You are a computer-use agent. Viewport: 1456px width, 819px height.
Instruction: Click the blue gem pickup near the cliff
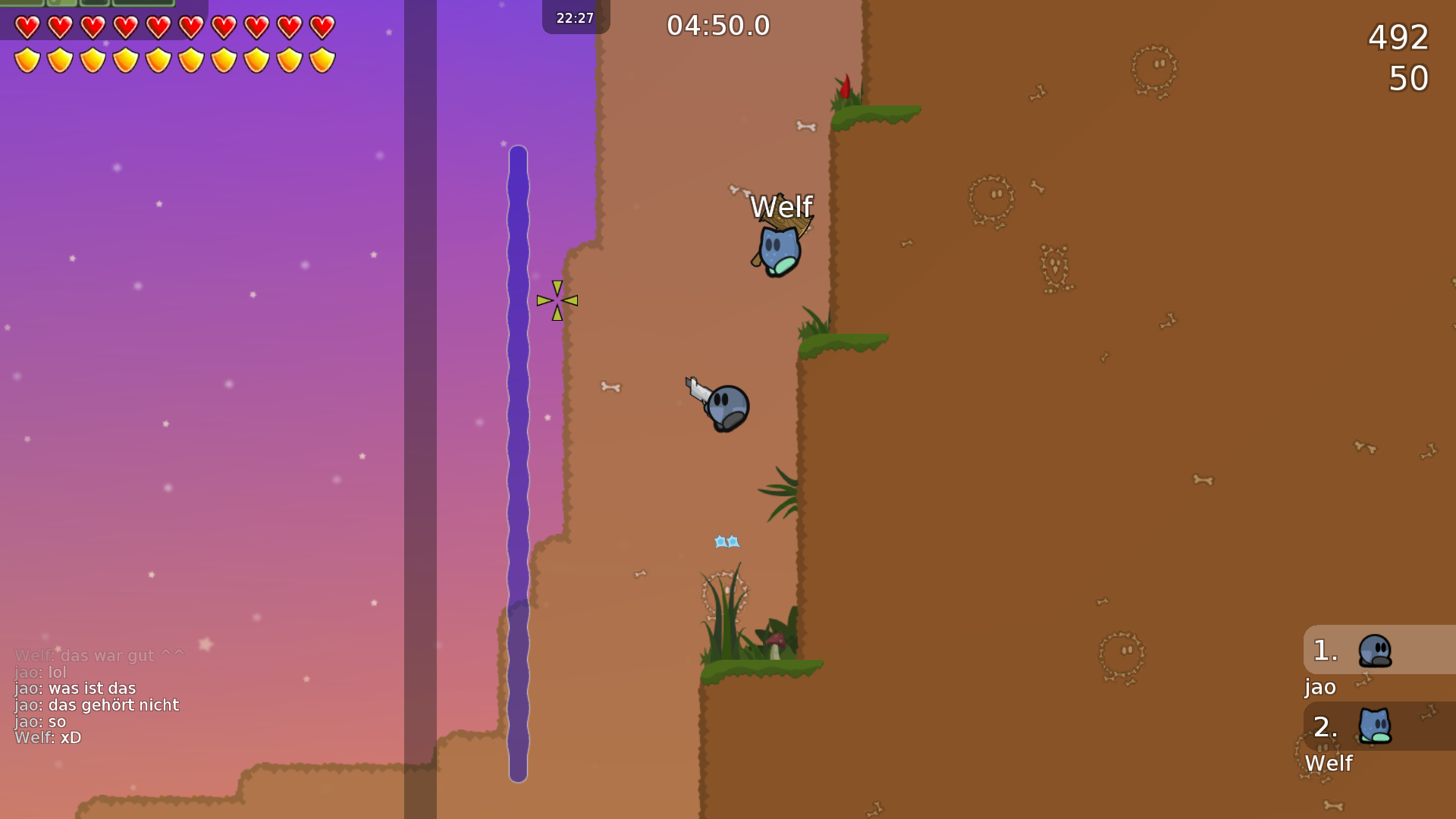coord(726,541)
